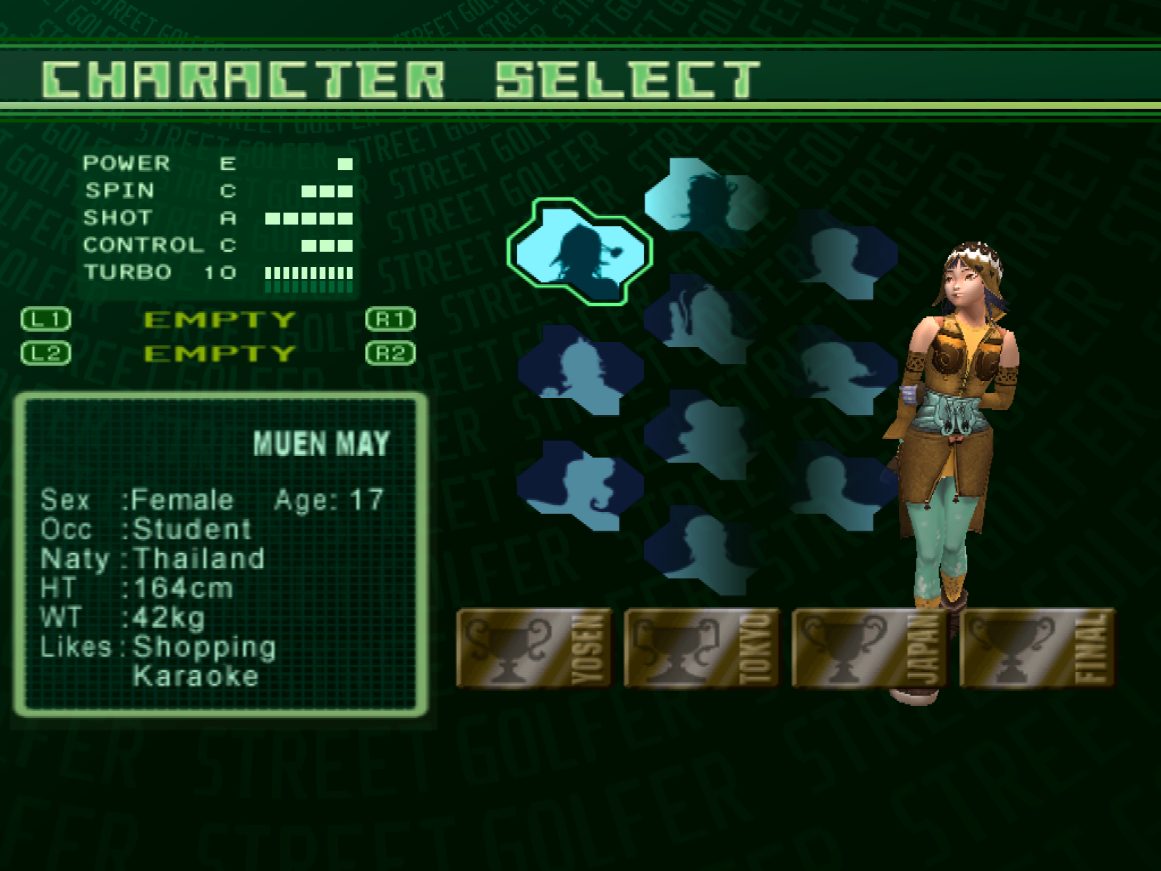Select the highlighted Muen May portrait tile
The image size is (1161, 871).
(x=579, y=251)
